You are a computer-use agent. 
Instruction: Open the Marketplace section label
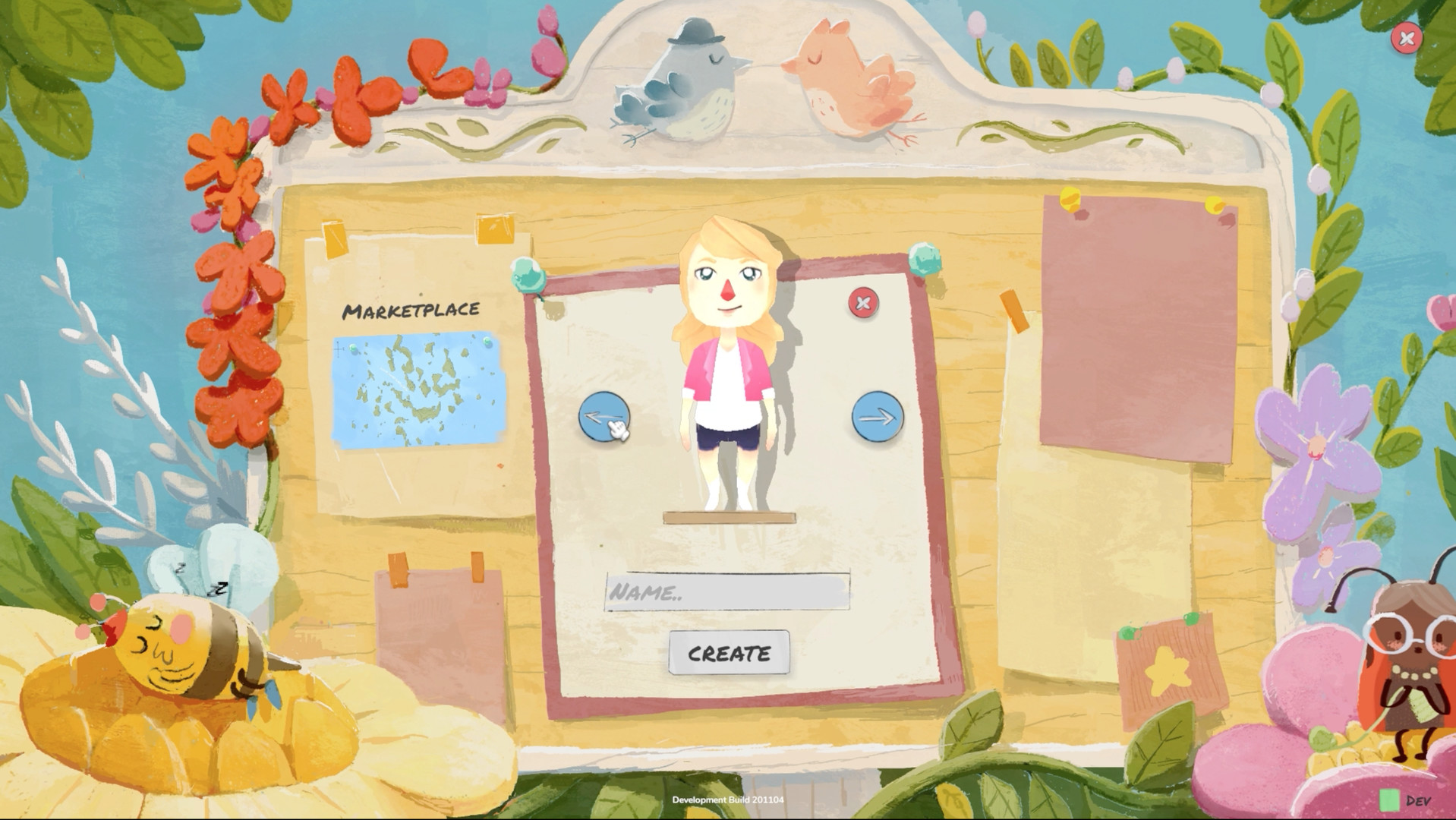pyautogui.click(x=412, y=309)
